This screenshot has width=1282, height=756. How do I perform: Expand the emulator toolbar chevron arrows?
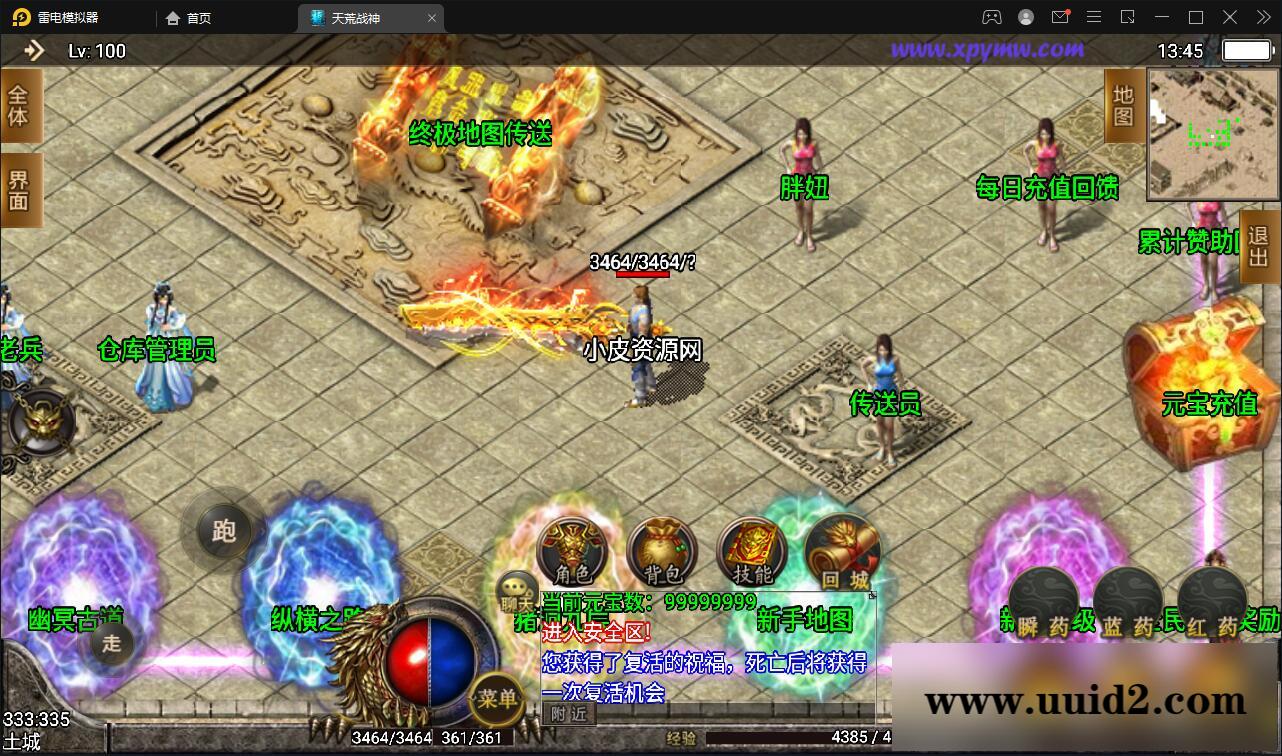[1262, 17]
